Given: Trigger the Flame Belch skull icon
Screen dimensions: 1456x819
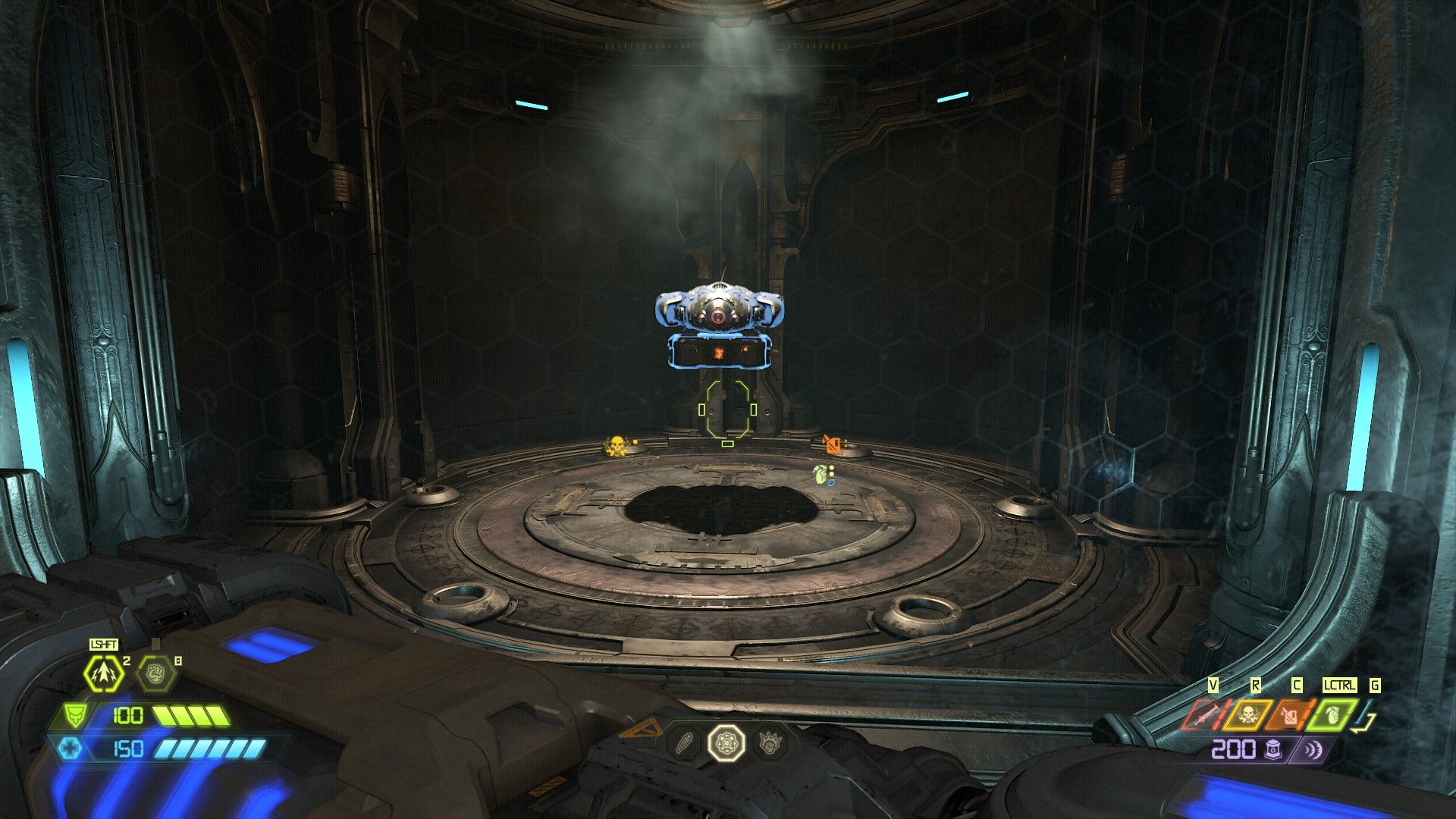Looking at the screenshot, I should point(1247,714).
